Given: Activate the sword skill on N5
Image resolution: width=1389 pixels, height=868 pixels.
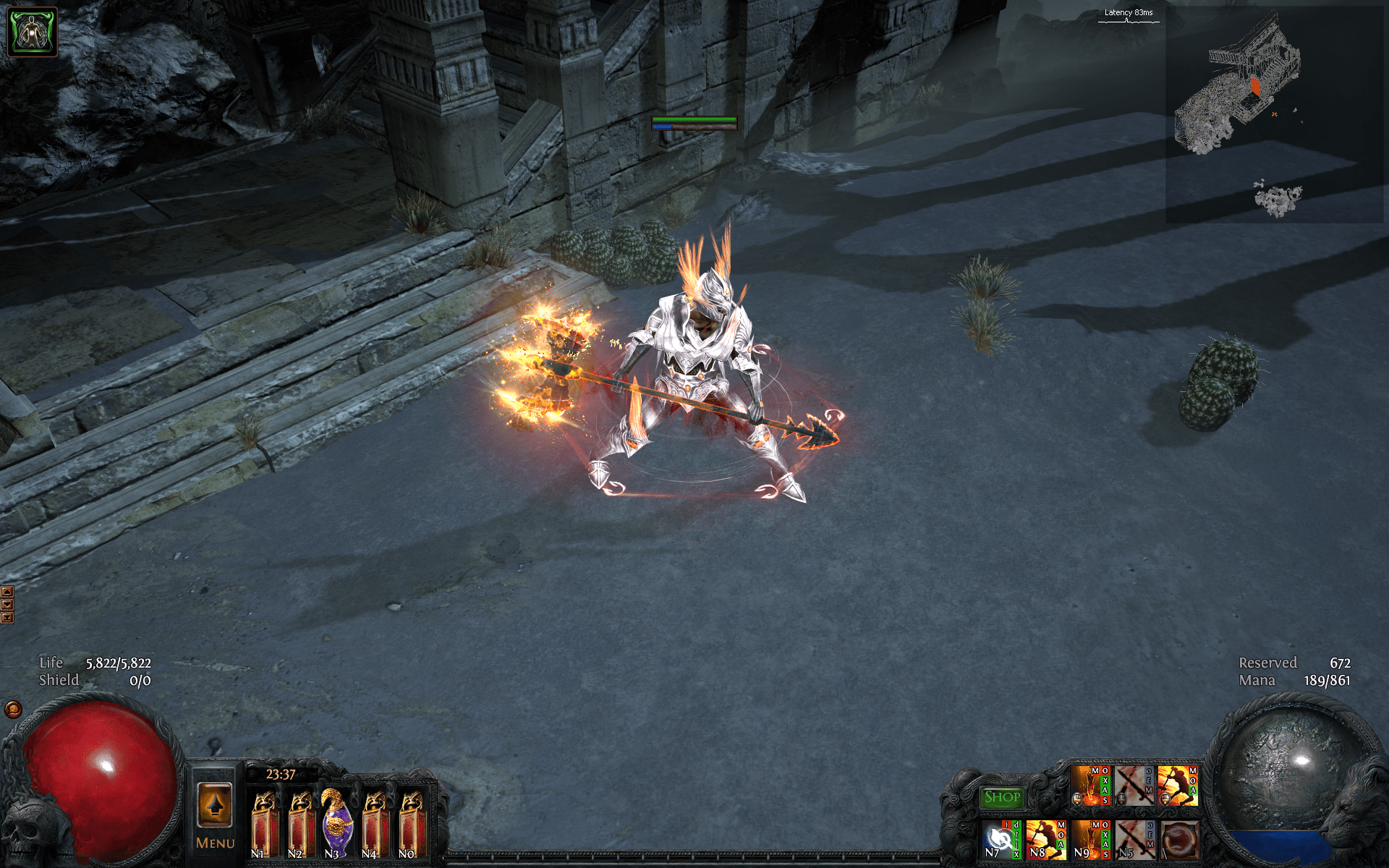Looking at the screenshot, I should (x=1134, y=839).
